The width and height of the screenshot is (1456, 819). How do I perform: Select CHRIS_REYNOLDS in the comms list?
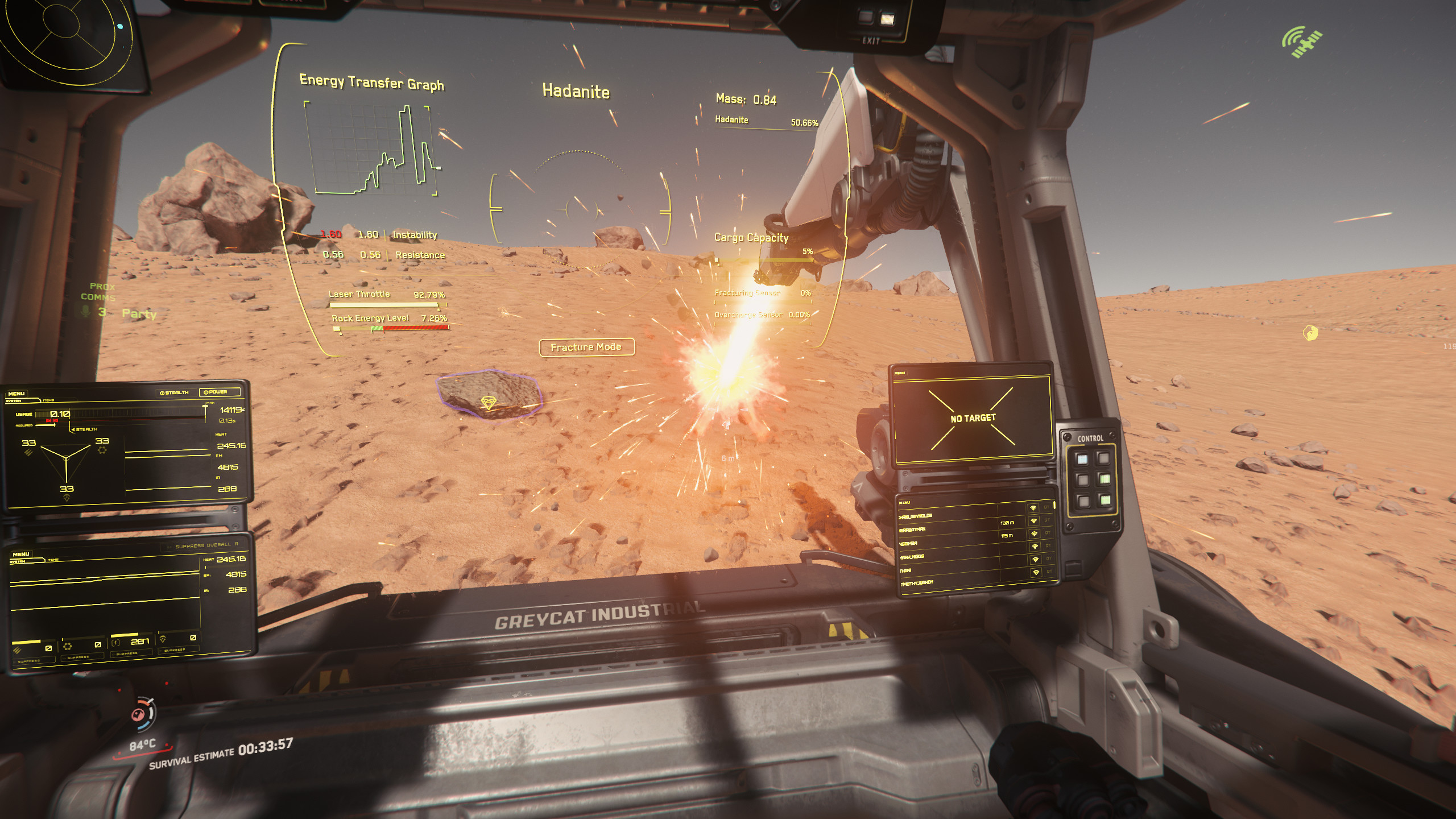(x=915, y=516)
